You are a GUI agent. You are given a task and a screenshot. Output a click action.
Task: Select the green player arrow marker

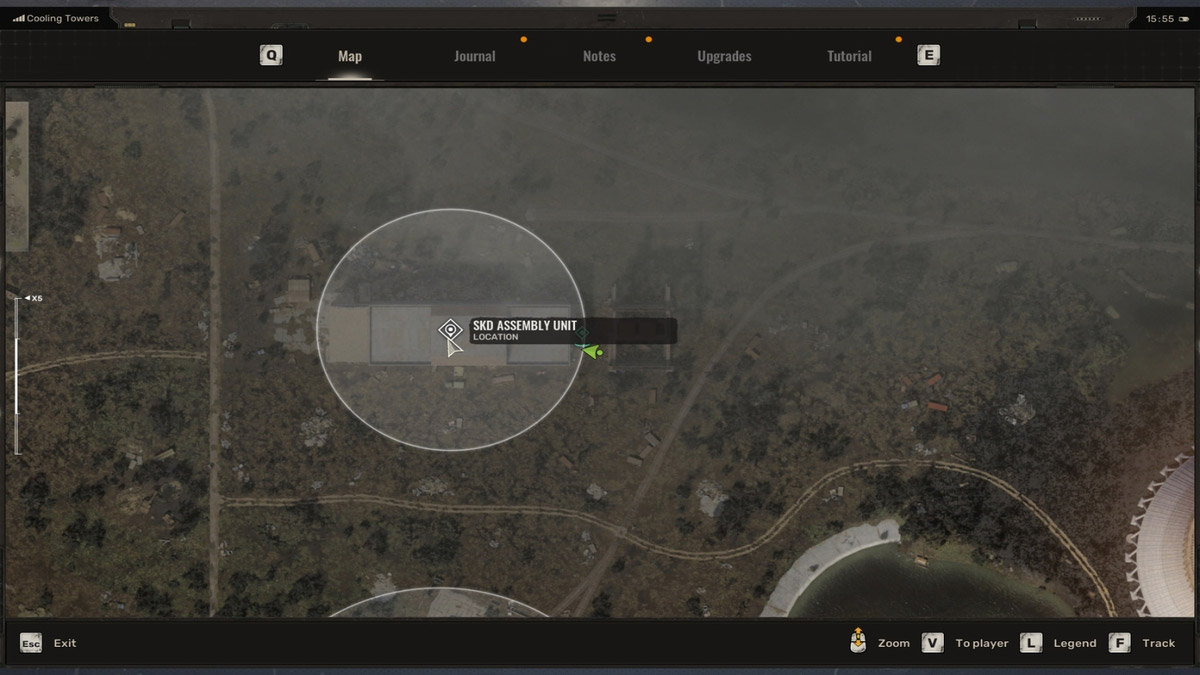(590, 351)
